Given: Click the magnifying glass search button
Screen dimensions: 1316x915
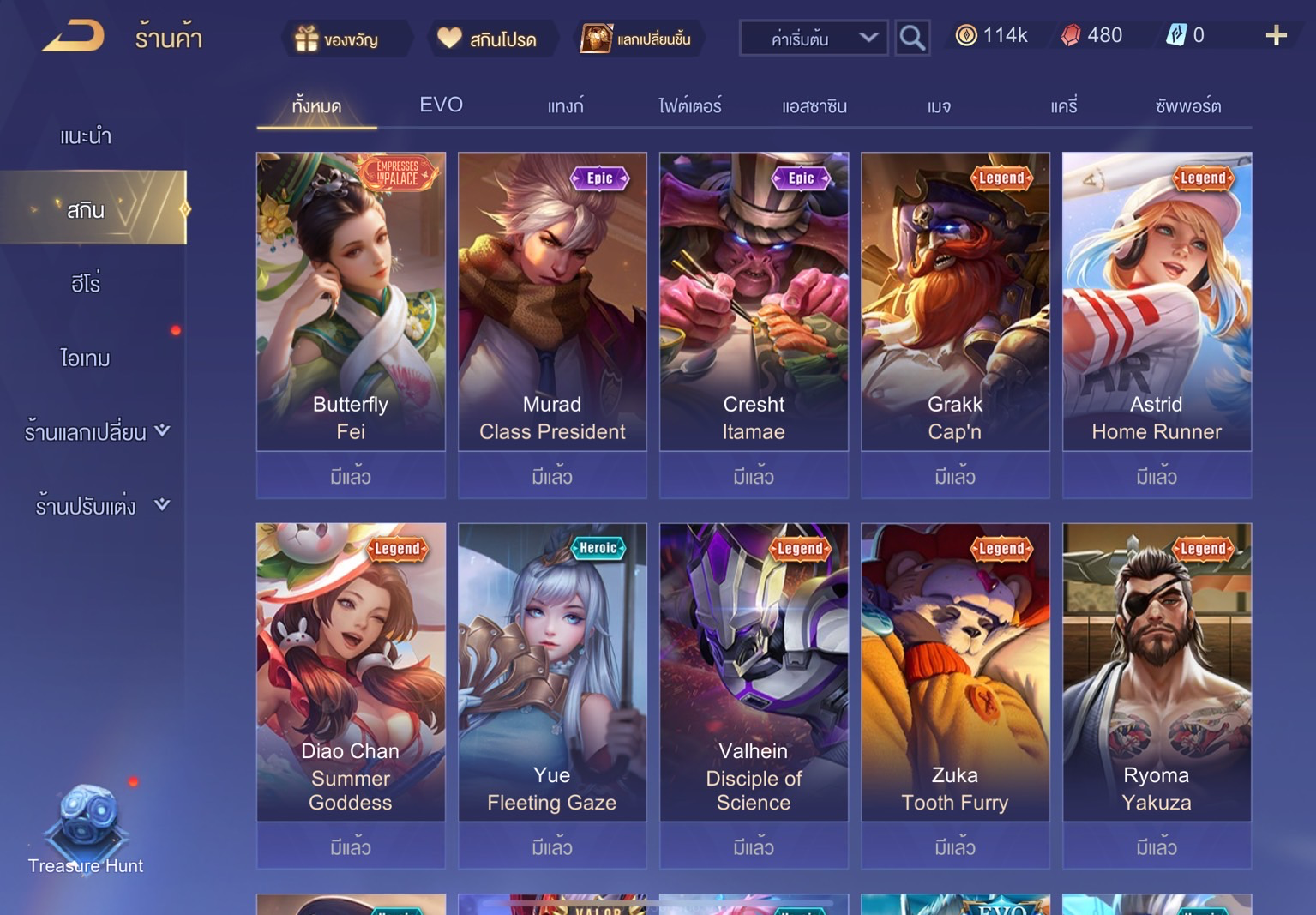Looking at the screenshot, I should (912, 39).
